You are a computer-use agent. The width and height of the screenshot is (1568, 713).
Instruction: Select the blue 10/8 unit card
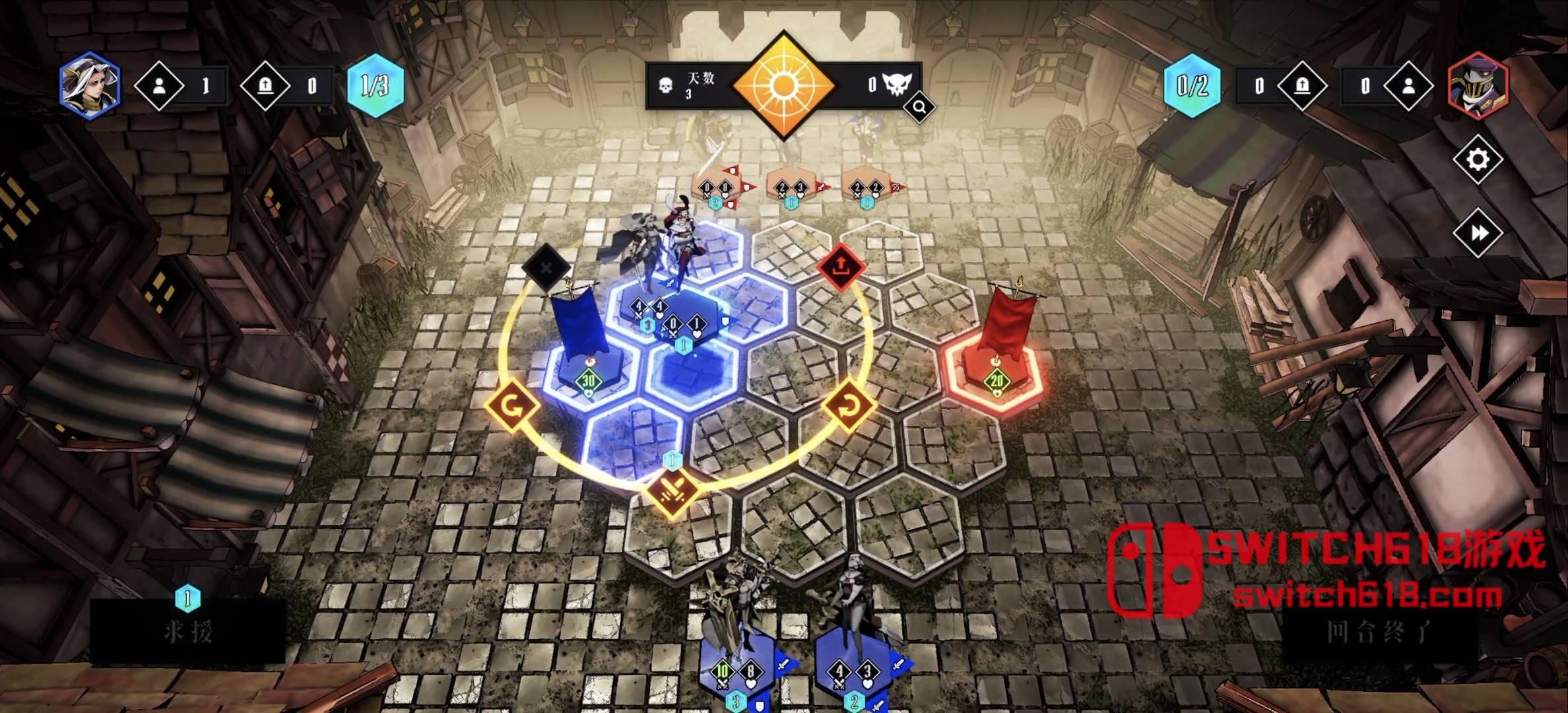coord(736,670)
